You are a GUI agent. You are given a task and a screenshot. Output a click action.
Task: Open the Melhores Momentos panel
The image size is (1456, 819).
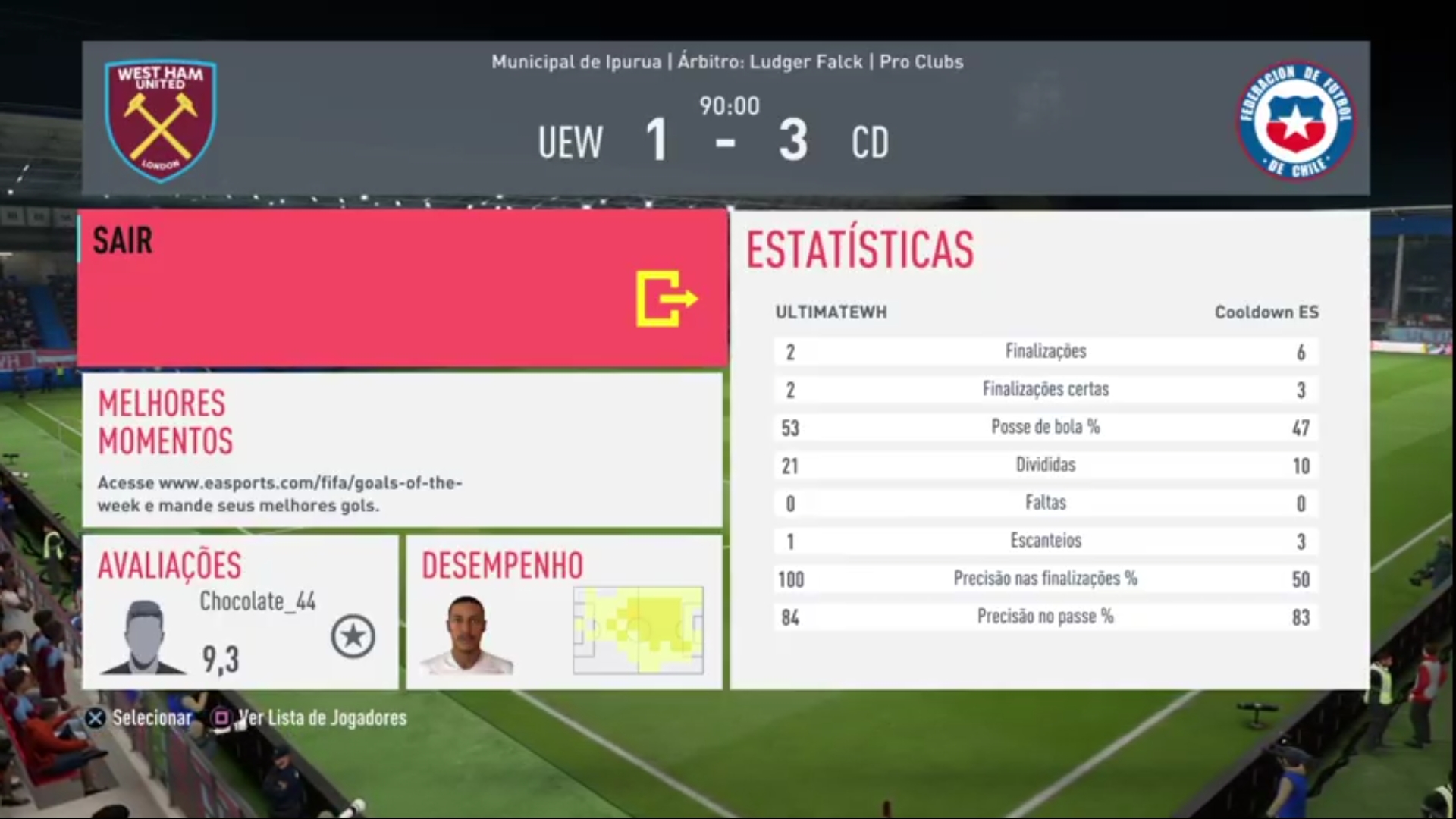point(402,450)
